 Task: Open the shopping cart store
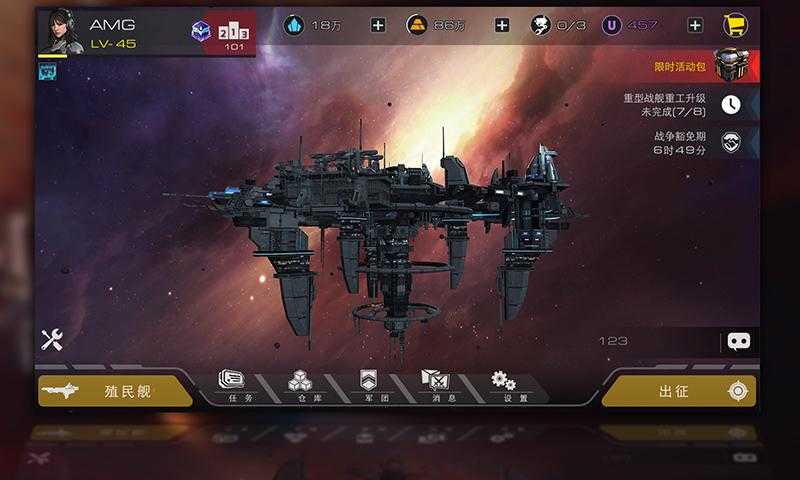738,25
